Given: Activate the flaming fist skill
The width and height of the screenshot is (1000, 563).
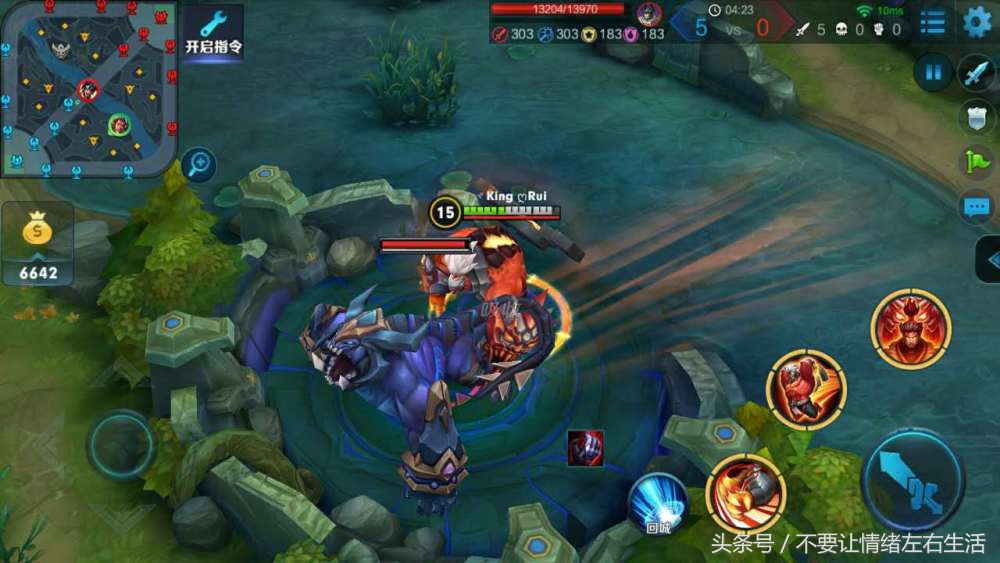Looking at the screenshot, I should (745, 493).
